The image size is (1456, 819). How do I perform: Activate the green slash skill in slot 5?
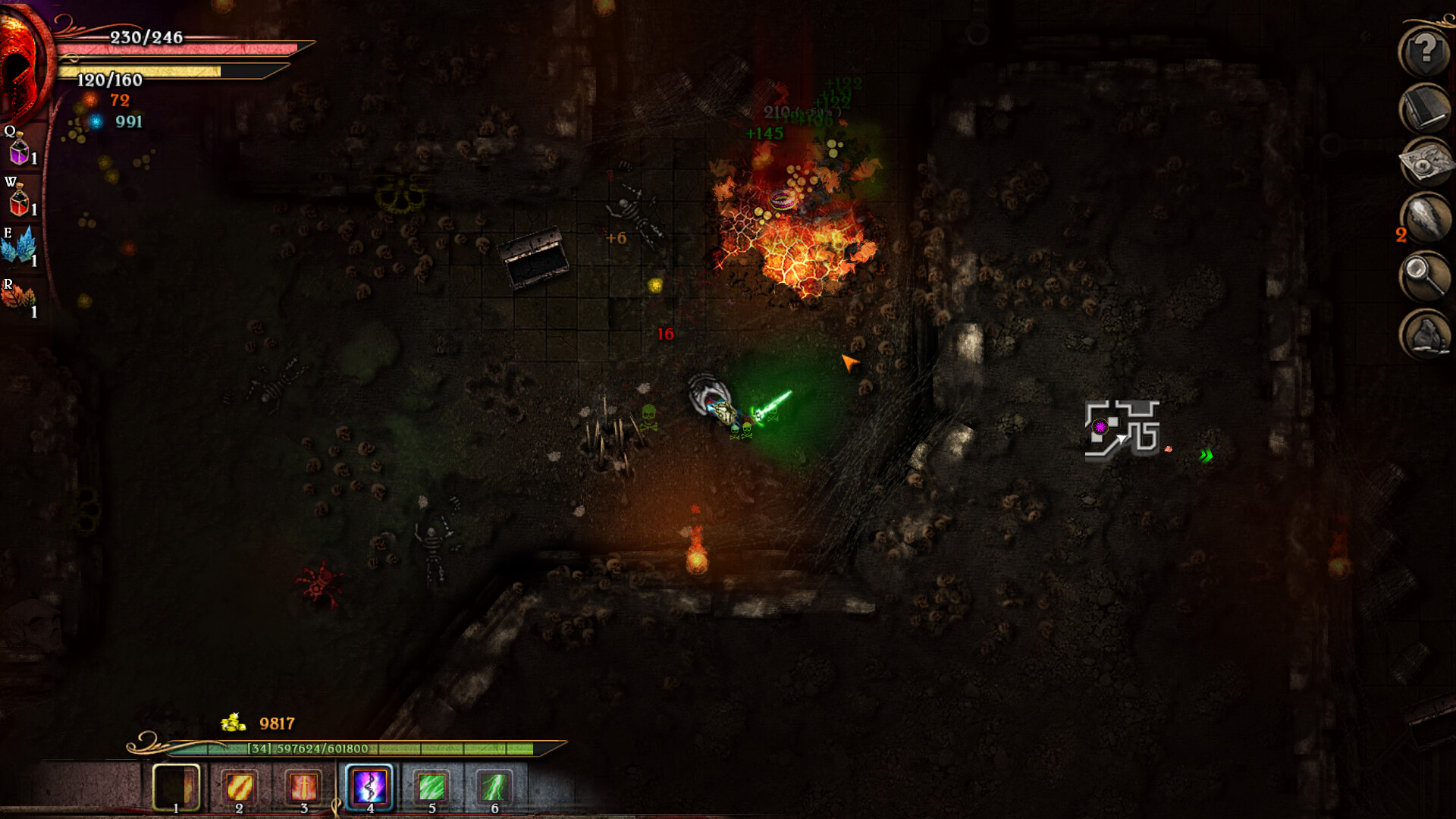click(431, 787)
